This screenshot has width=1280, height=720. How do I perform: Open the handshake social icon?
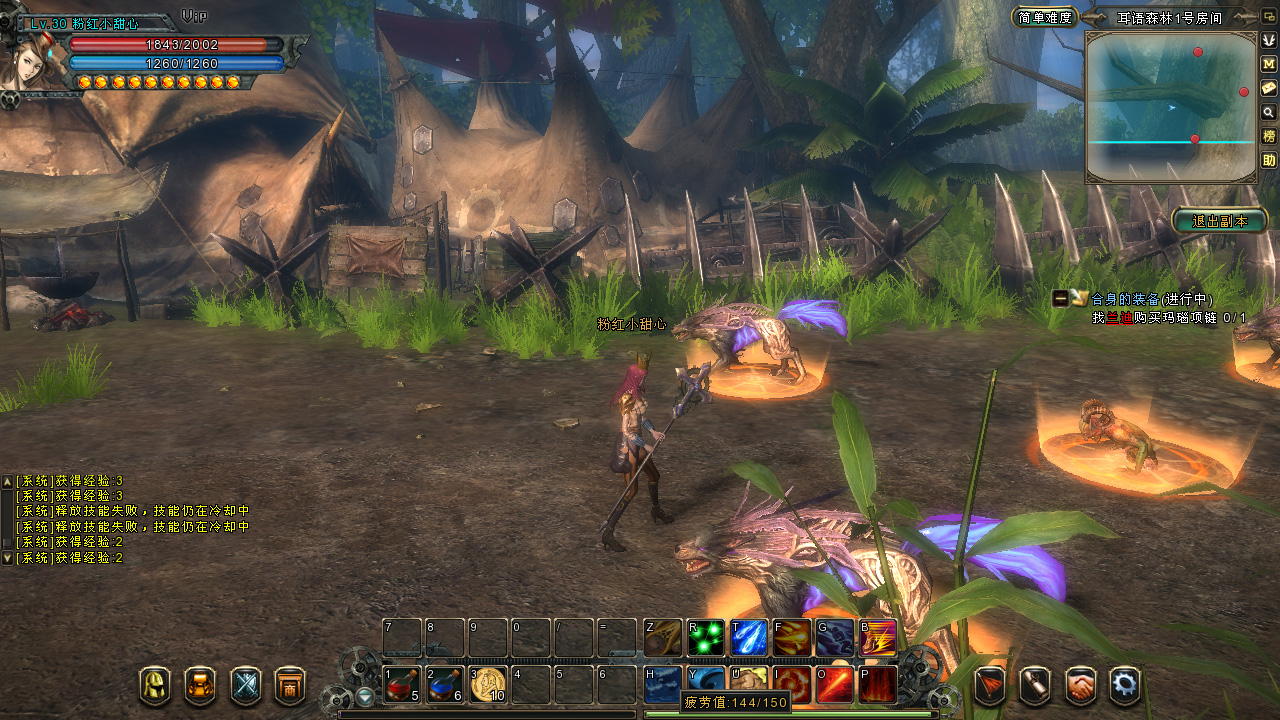[x=1080, y=686]
